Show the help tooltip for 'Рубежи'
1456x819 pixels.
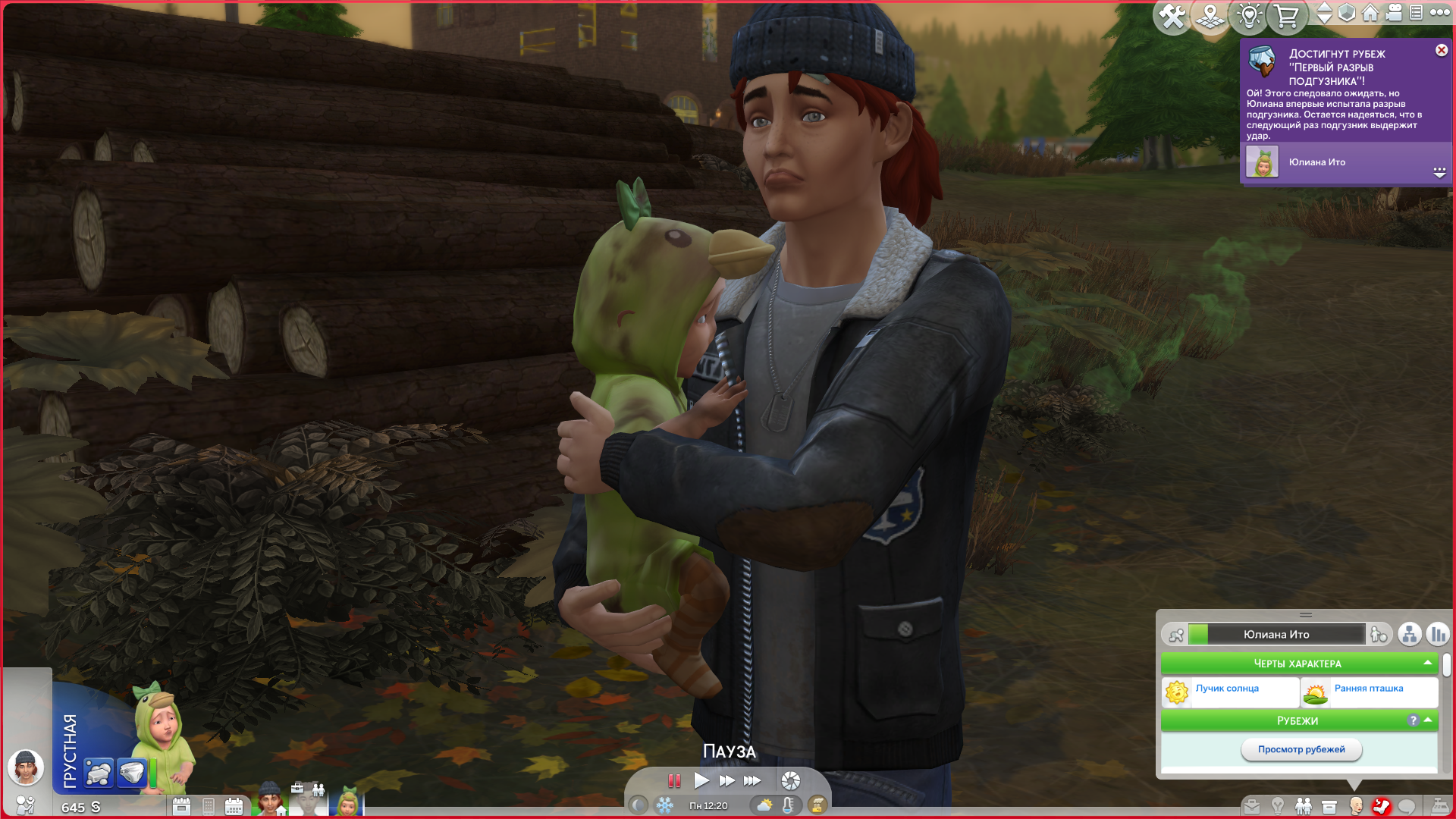point(1413,720)
